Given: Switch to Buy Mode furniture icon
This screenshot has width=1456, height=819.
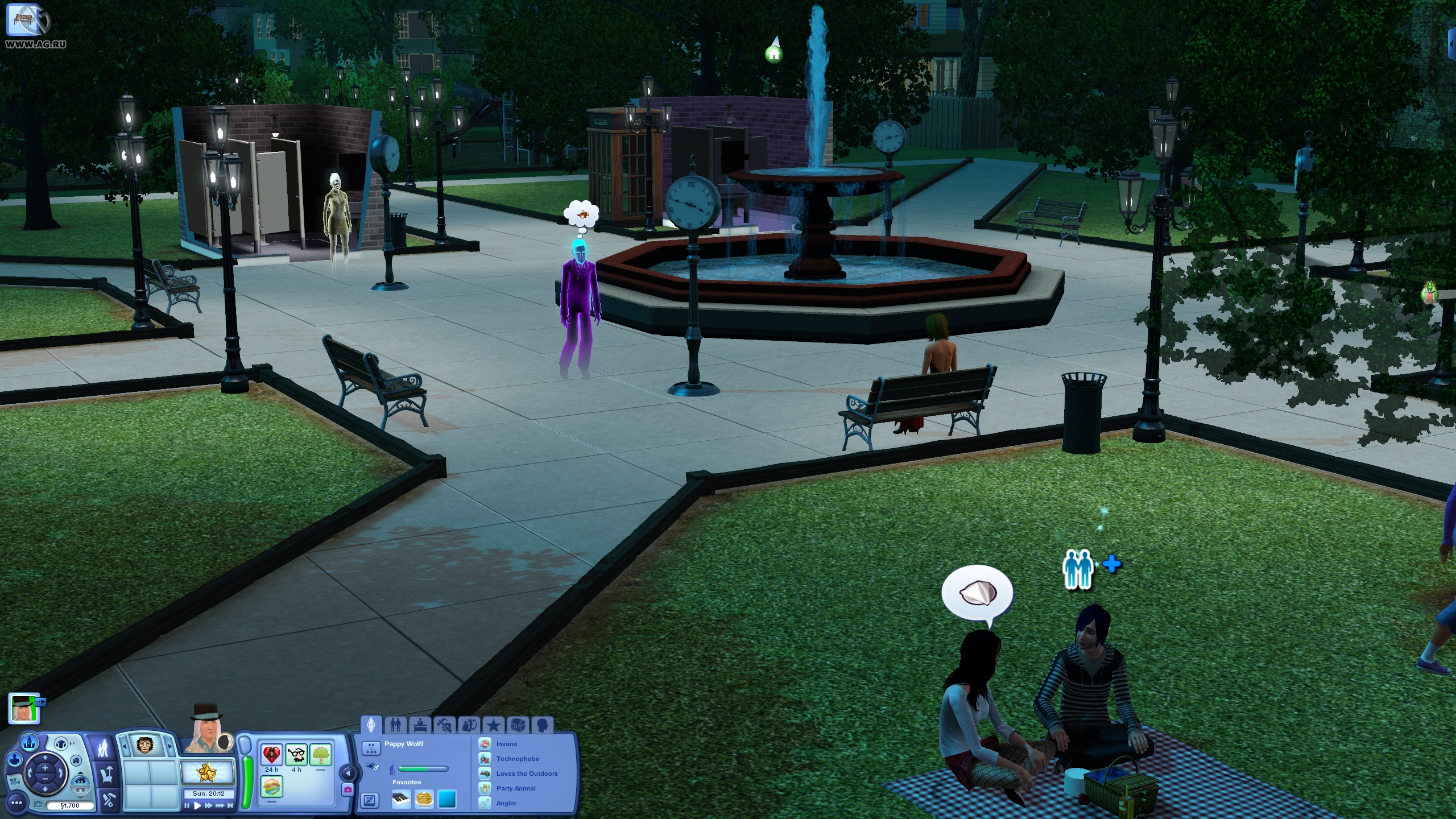Looking at the screenshot, I should click(x=107, y=774).
